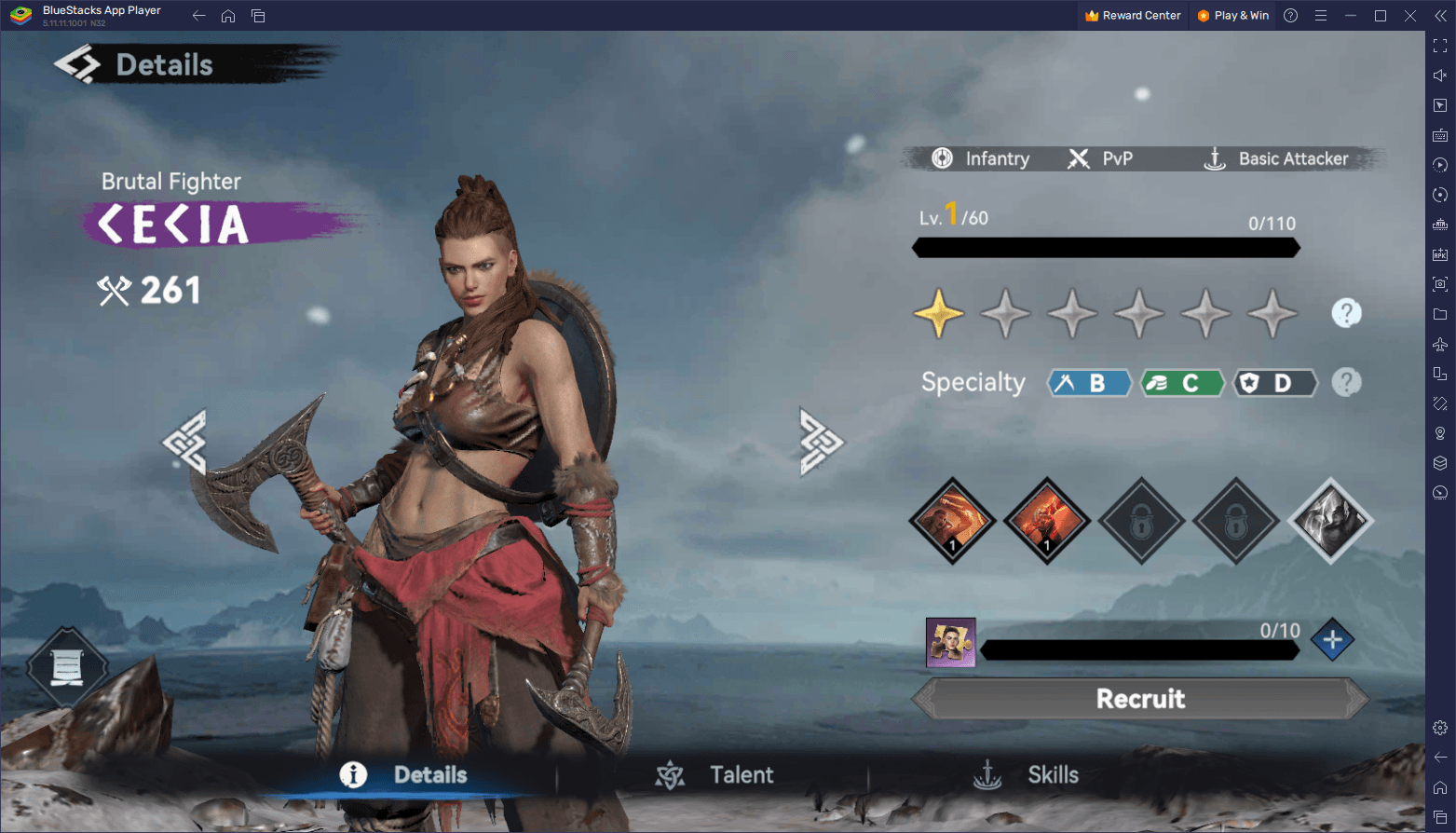View the D-rank shield specialty badge
This screenshot has height=833, width=1456.
point(1275,383)
